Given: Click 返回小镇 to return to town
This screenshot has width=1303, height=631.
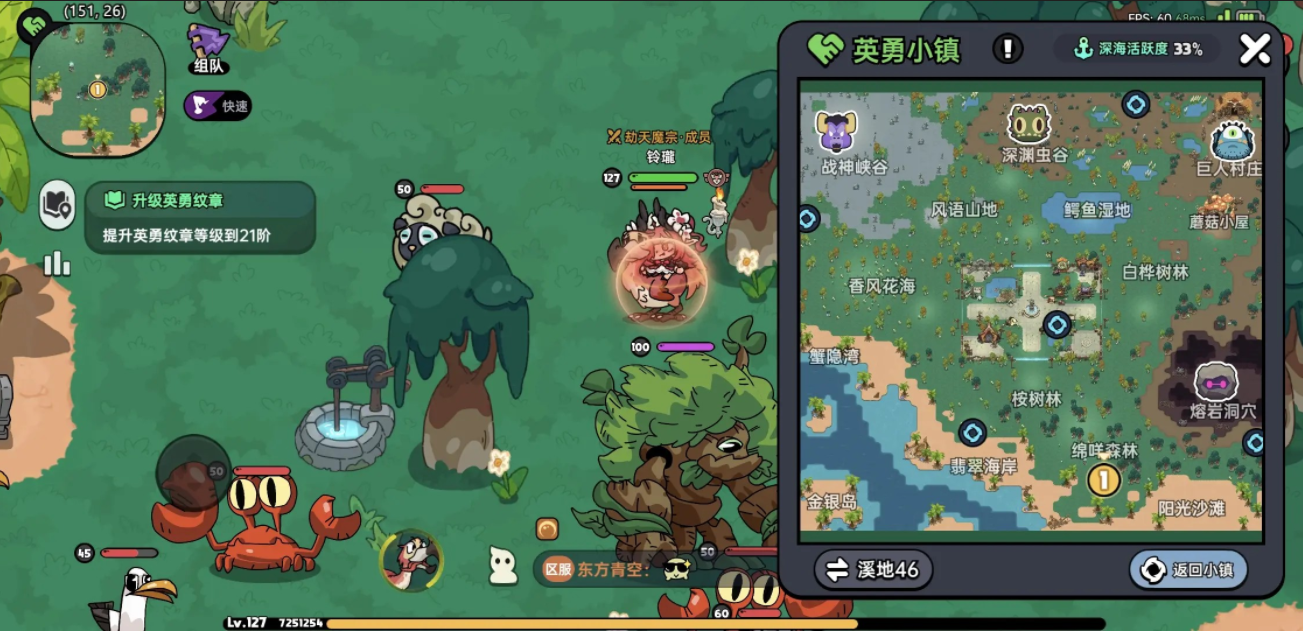Looking at the screenshot, I should pos(1188,570).
